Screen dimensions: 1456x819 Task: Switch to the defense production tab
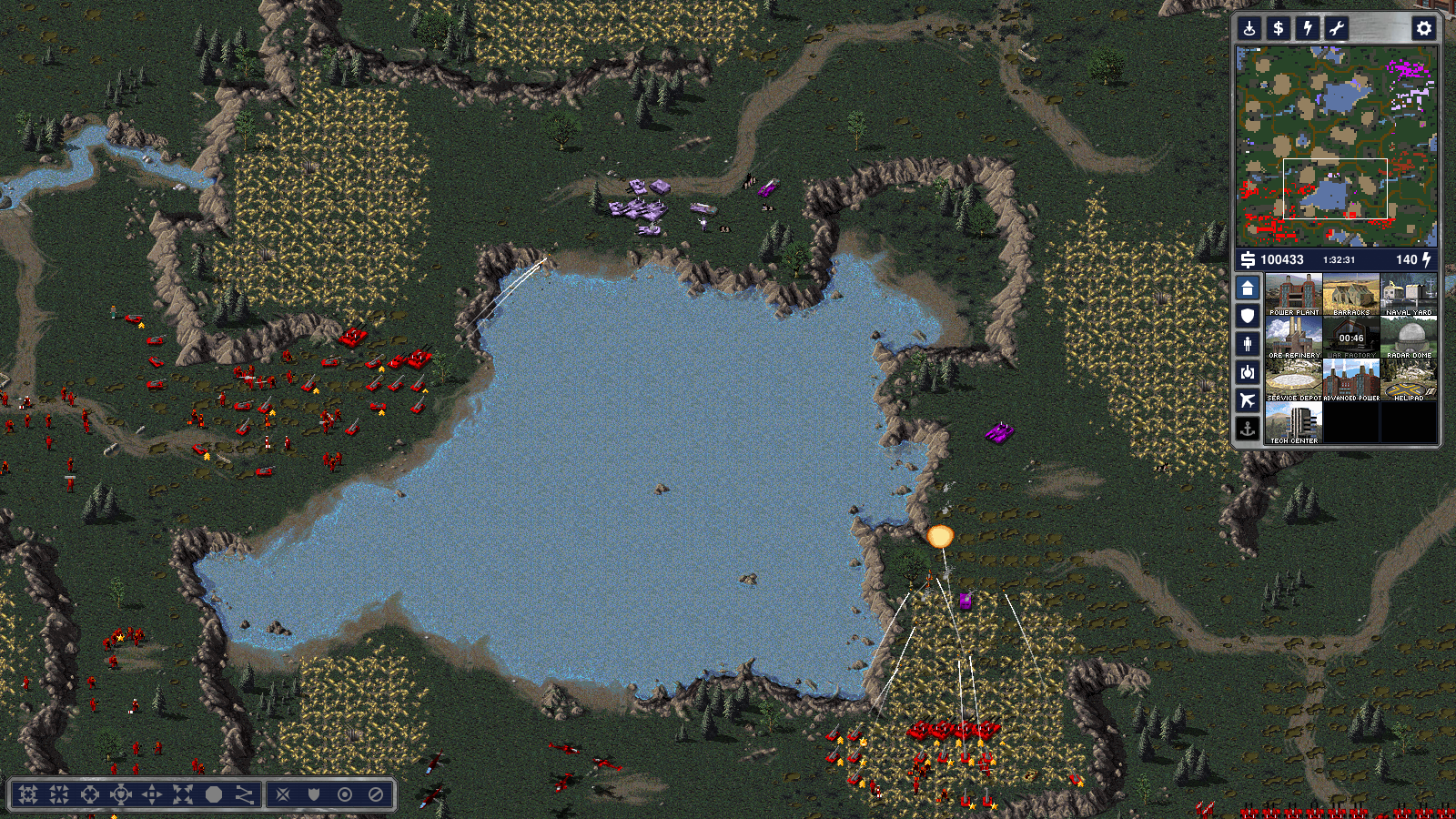click(x=1248, y=316)
